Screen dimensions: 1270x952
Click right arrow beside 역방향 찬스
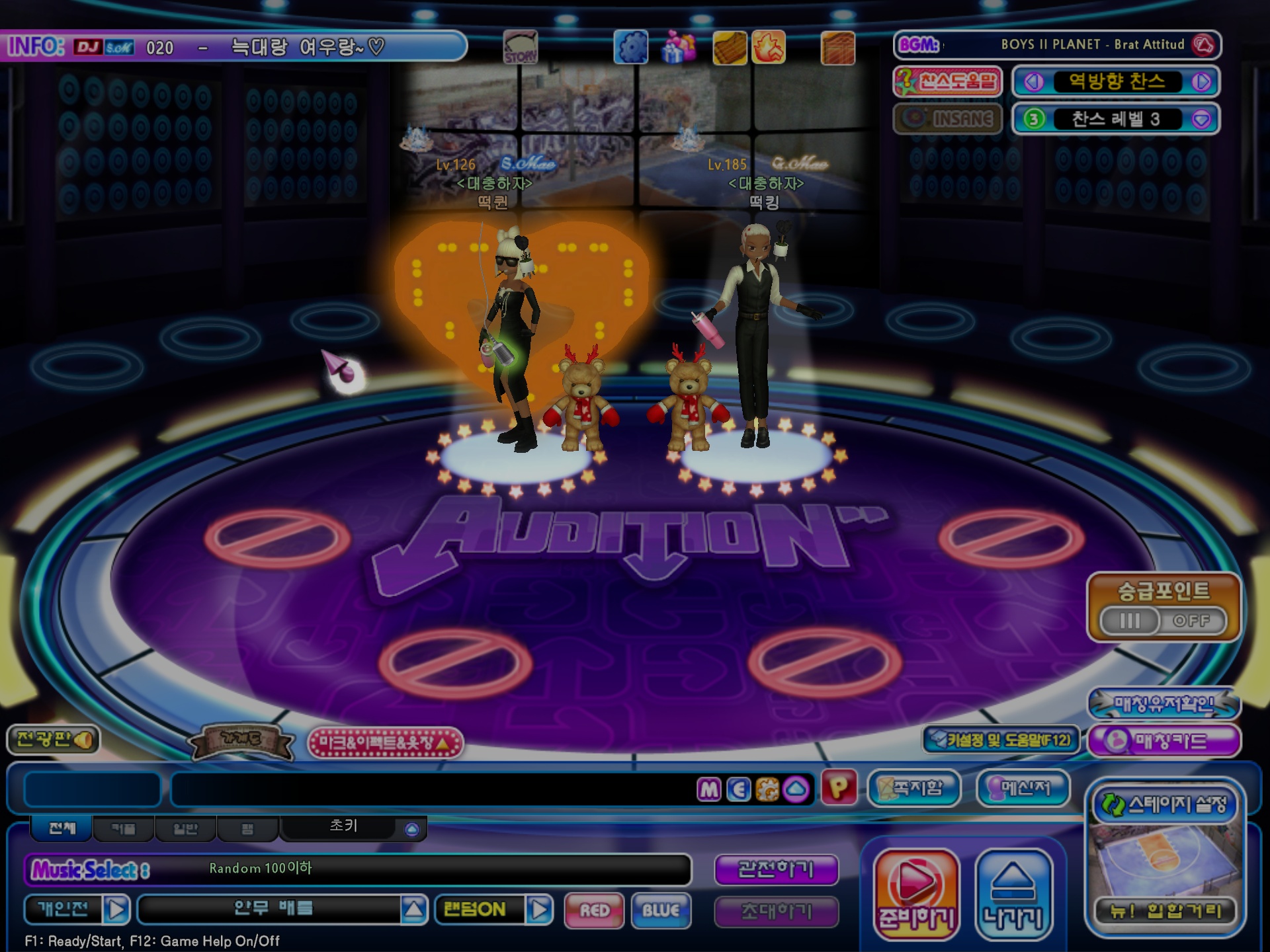click(x=1201, y=82)
